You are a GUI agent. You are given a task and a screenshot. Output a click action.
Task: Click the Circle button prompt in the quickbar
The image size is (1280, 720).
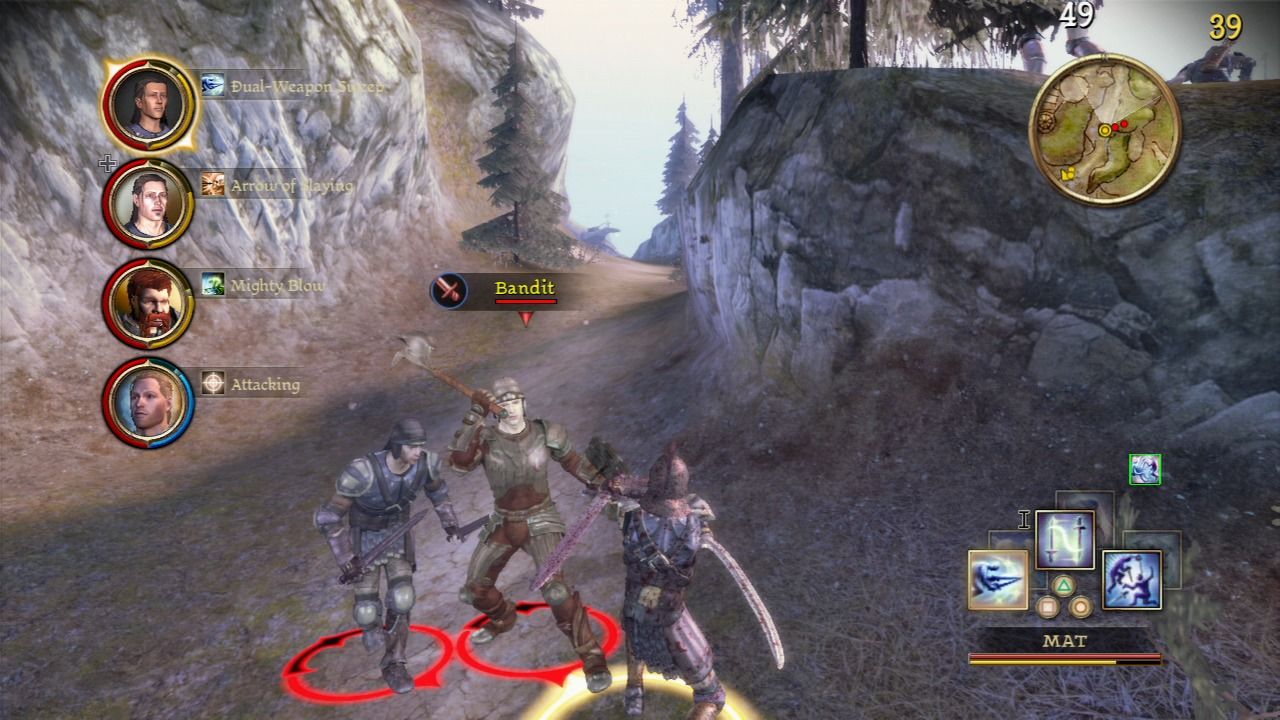[1081, 605]
